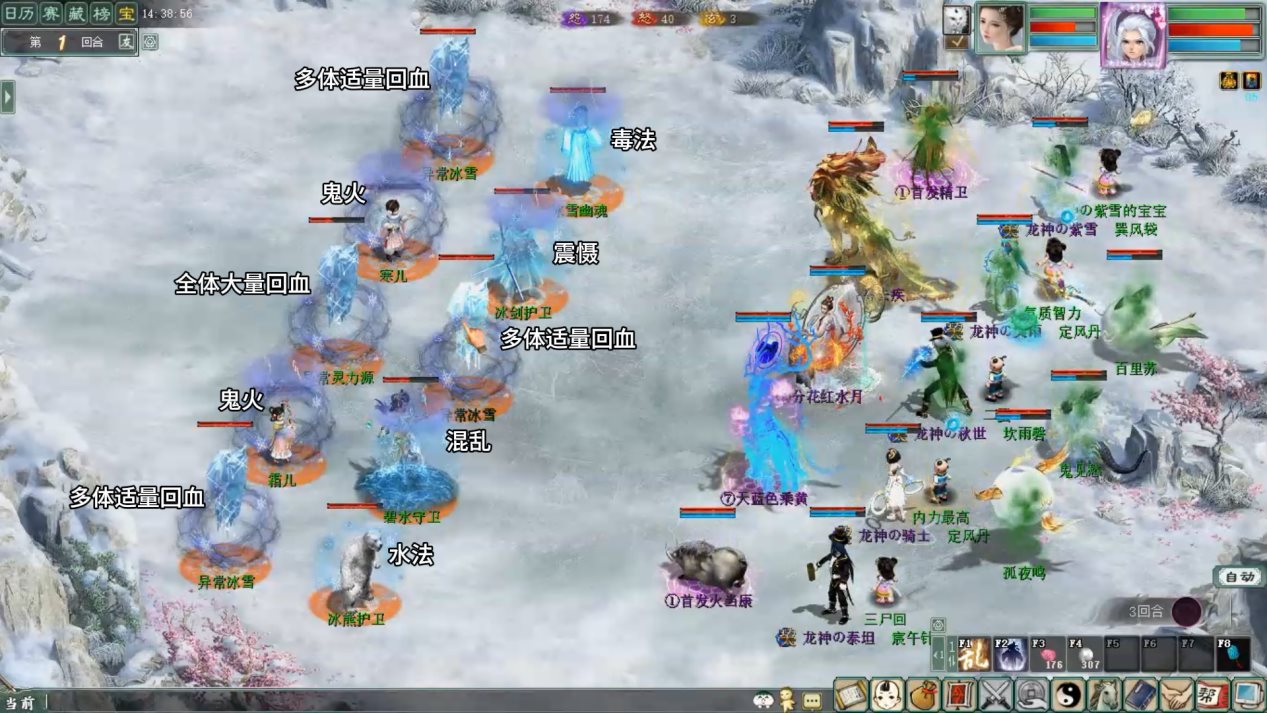Use the F2 dark figure skill
The height and width of the screenshot is (713, 1267).
(1011, 655)
